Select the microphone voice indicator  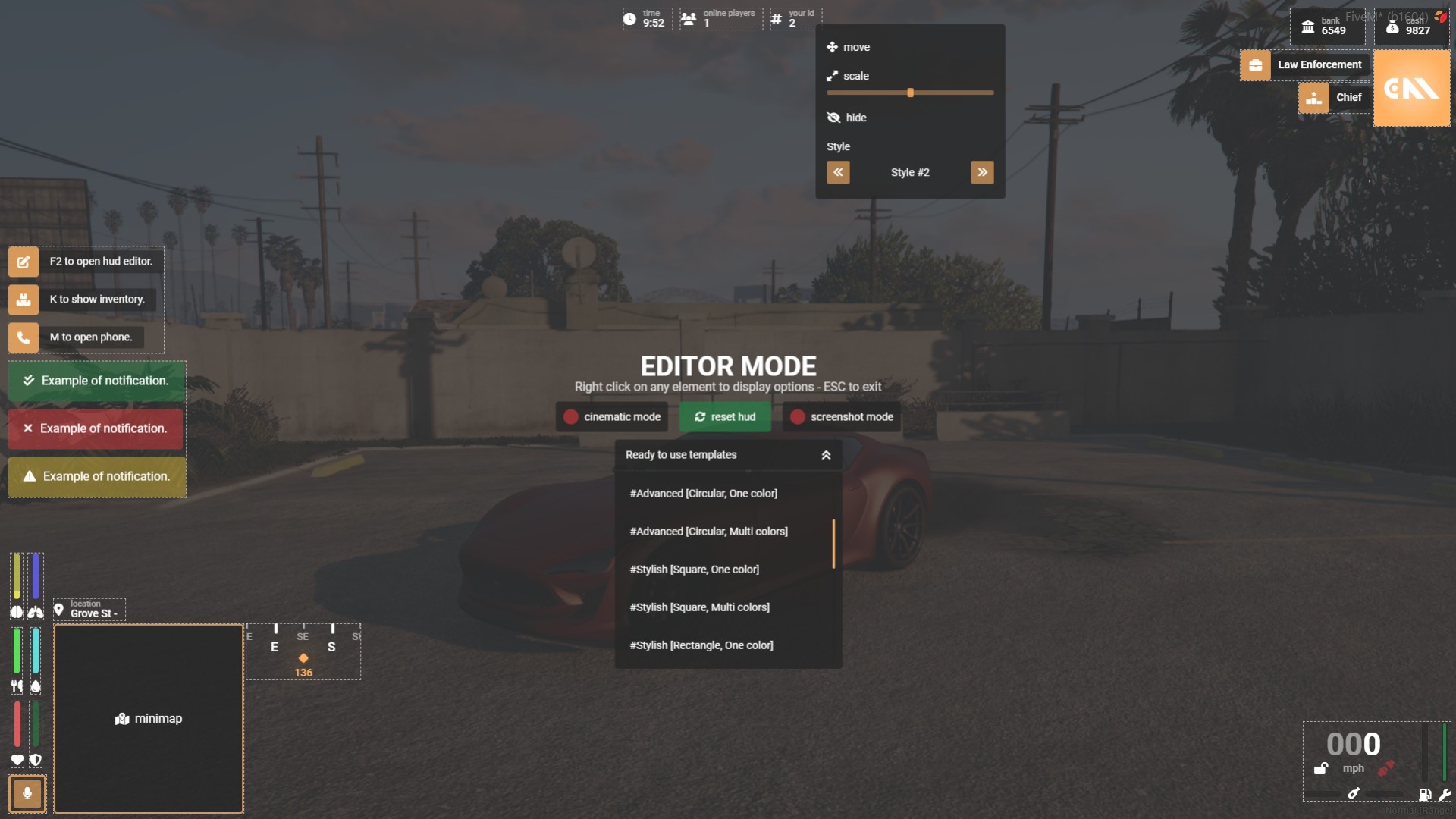tap(27, 793)
